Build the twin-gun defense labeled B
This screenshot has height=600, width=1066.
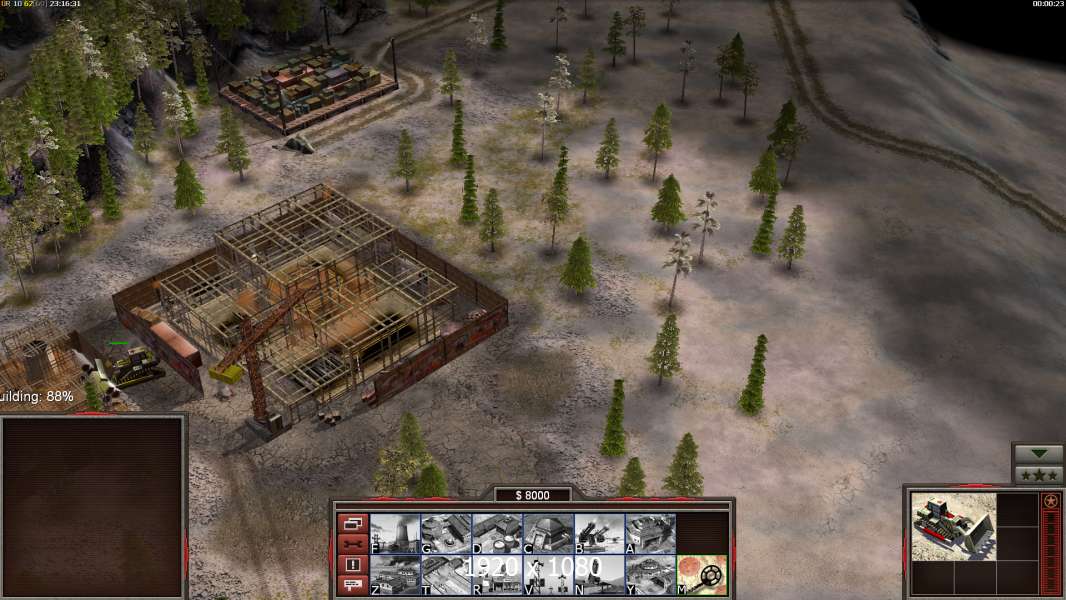[599, 534]
